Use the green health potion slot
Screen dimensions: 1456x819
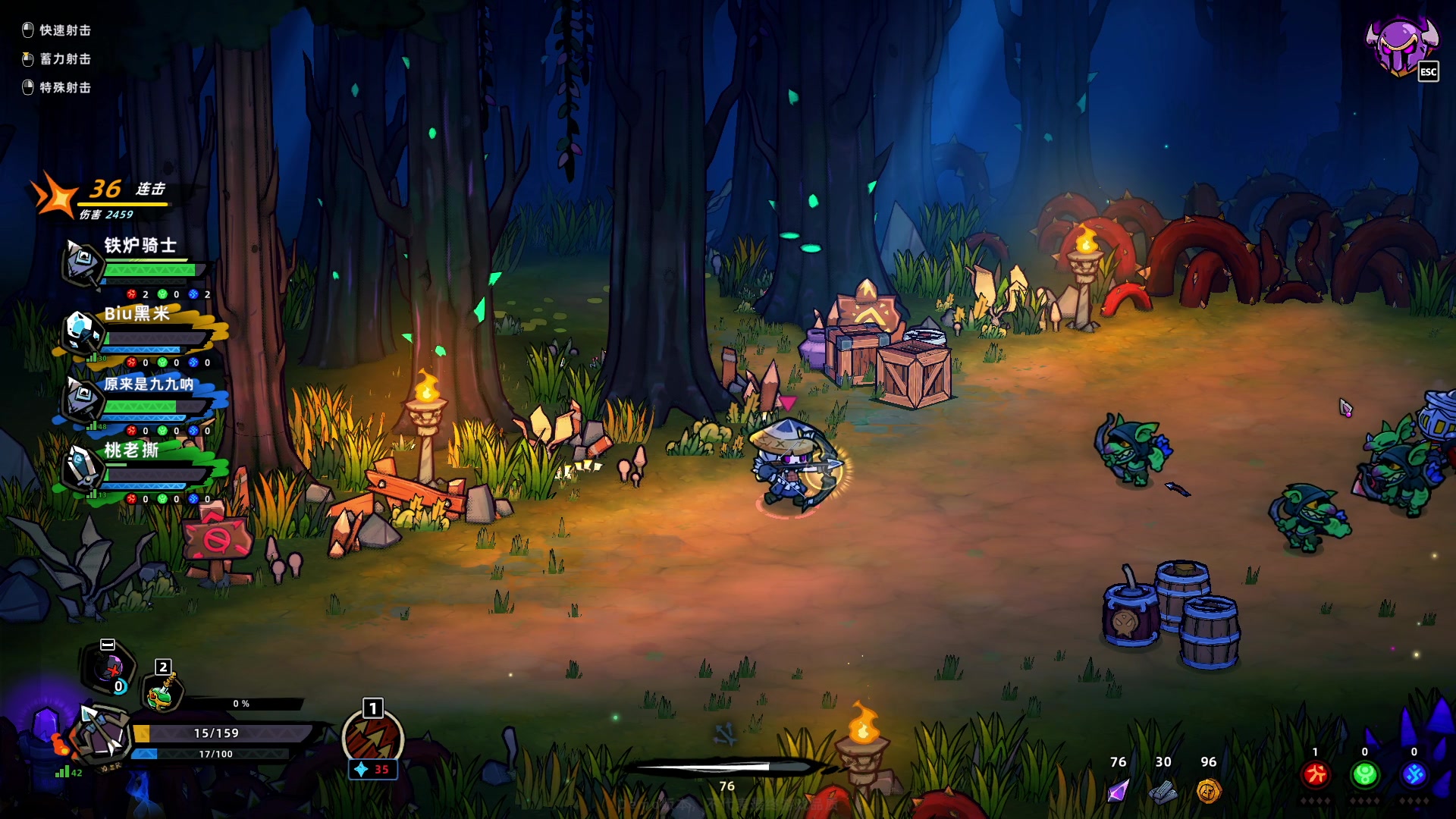tap(161, 692)
